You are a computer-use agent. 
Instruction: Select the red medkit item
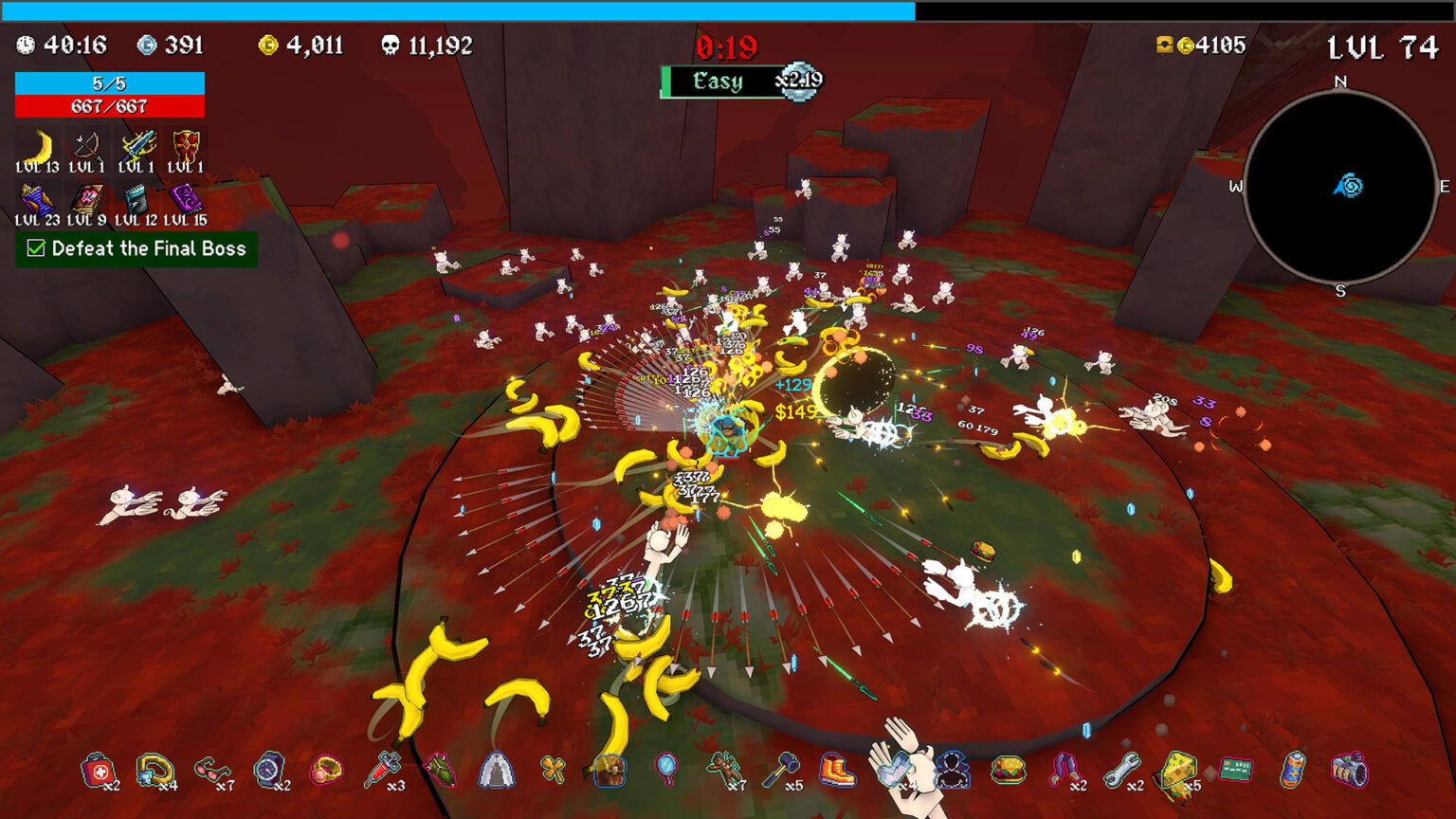coord(98,771)
